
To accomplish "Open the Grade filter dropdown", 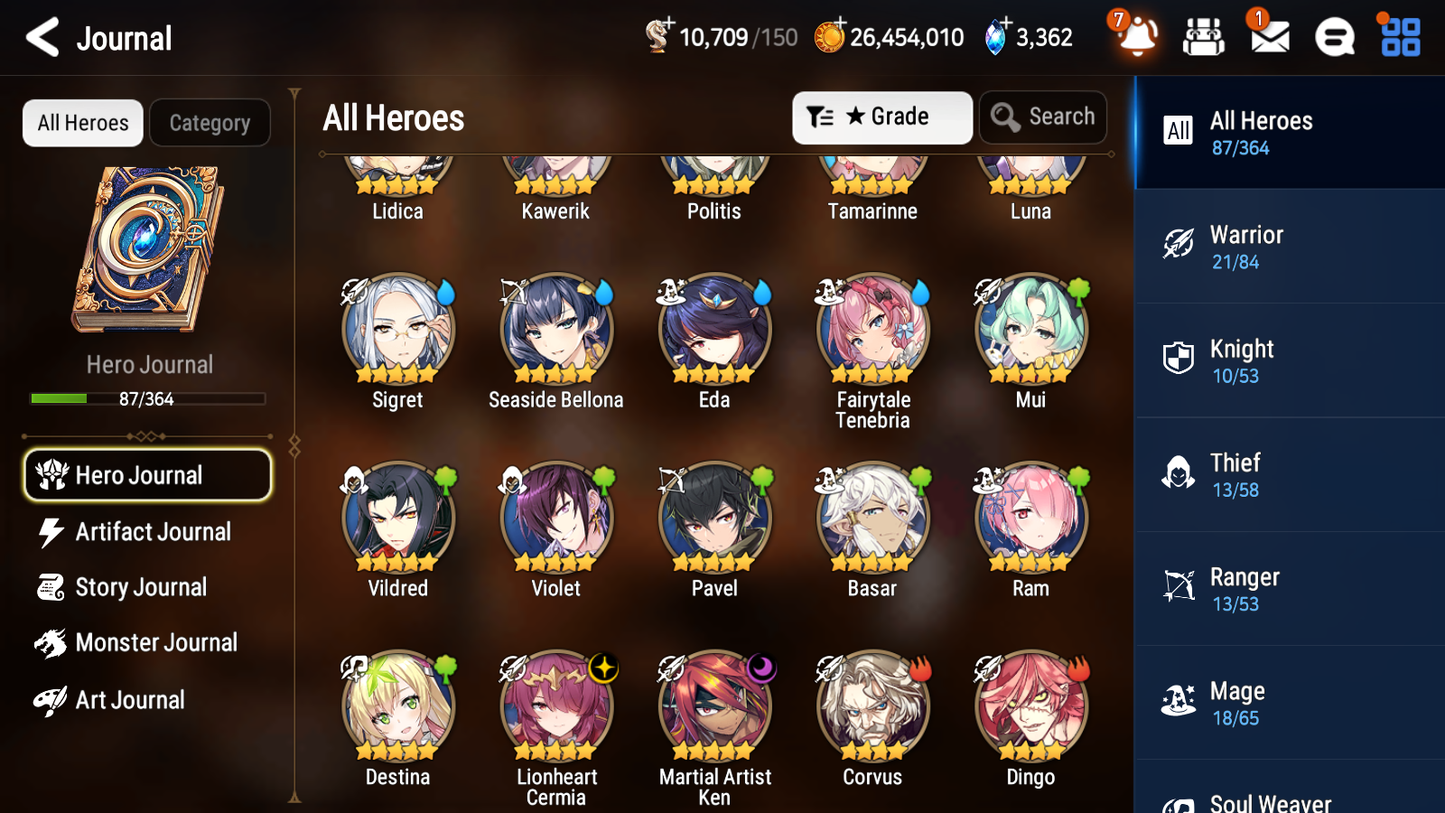I will (882, 117).
